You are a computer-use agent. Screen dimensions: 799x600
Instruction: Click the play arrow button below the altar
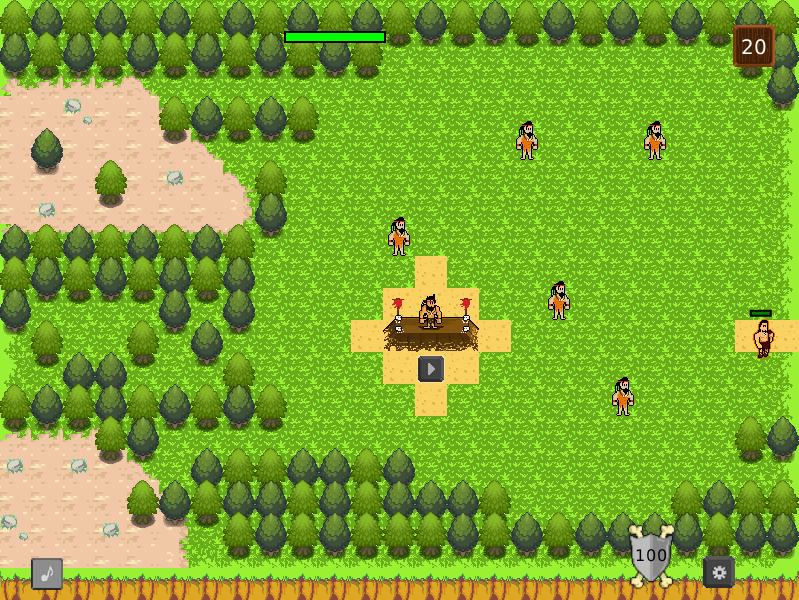click(x=431, y=369)
